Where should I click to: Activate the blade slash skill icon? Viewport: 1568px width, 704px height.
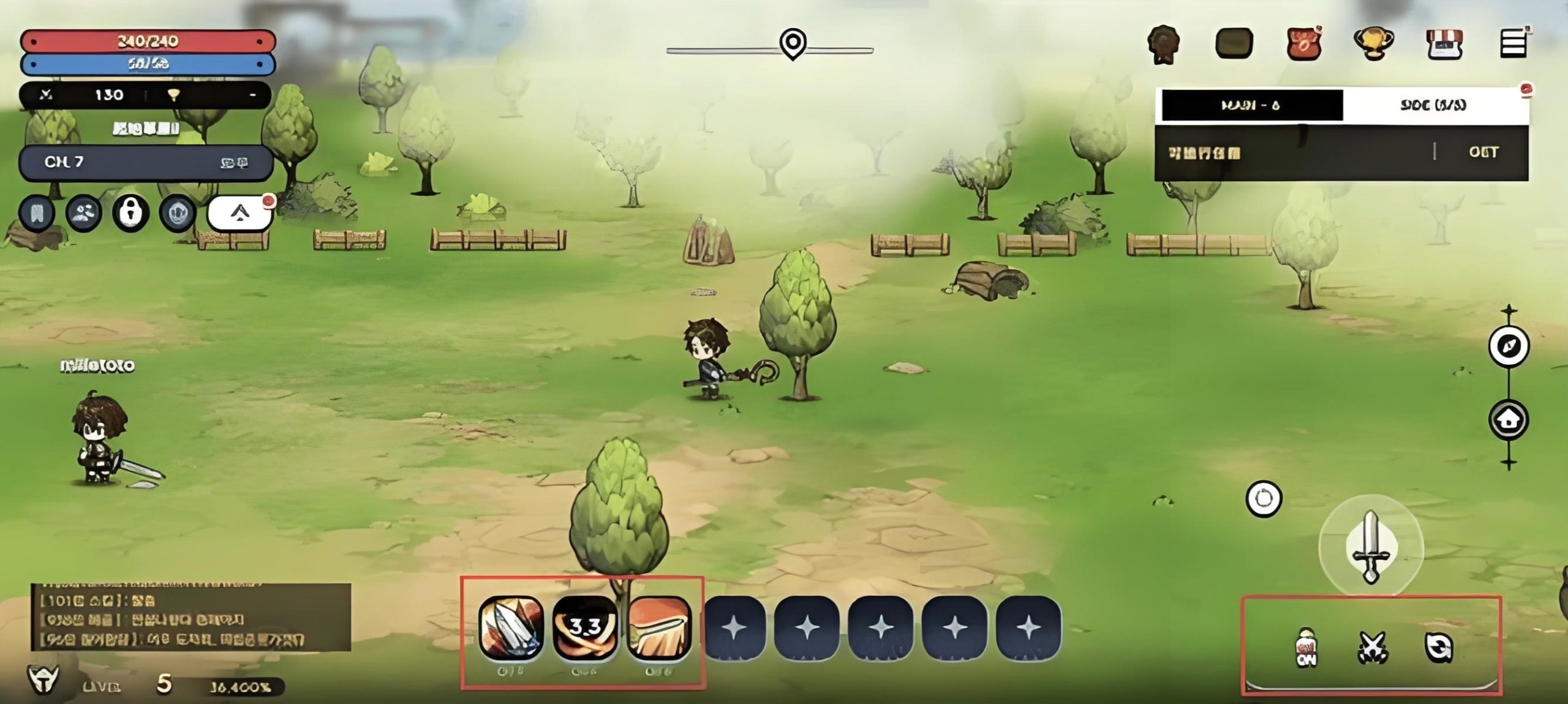511,628
